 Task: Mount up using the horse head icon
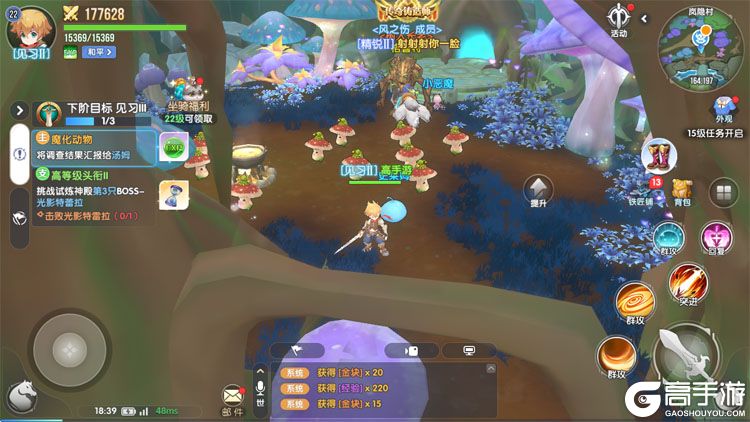[x=21, y=396]
